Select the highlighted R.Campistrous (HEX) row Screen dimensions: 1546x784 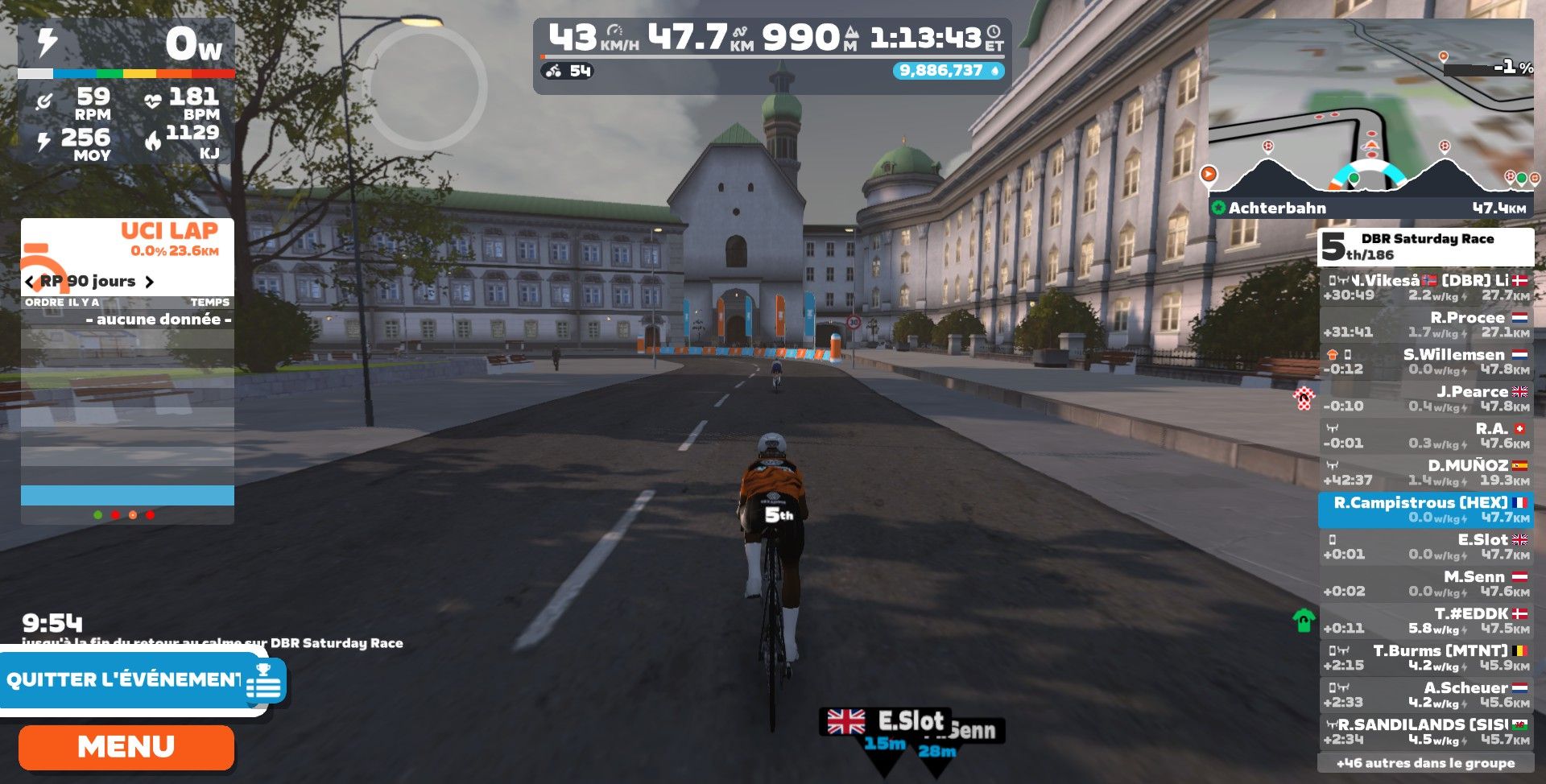coord(1425,510)
